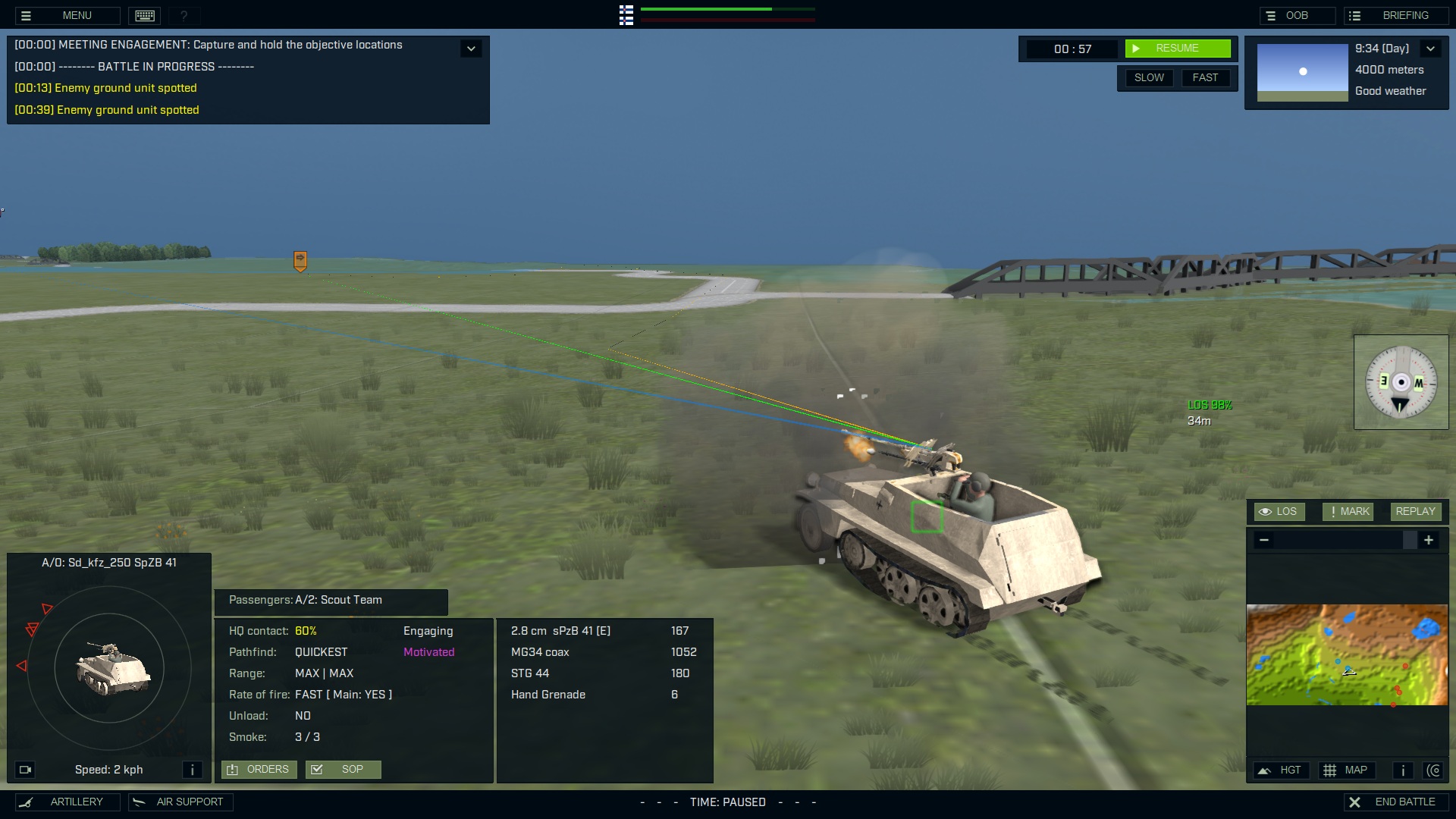Open minimap info with the 'i' icon
The width and height of the screenshot is (1456, 819).
pos(1402,770)
